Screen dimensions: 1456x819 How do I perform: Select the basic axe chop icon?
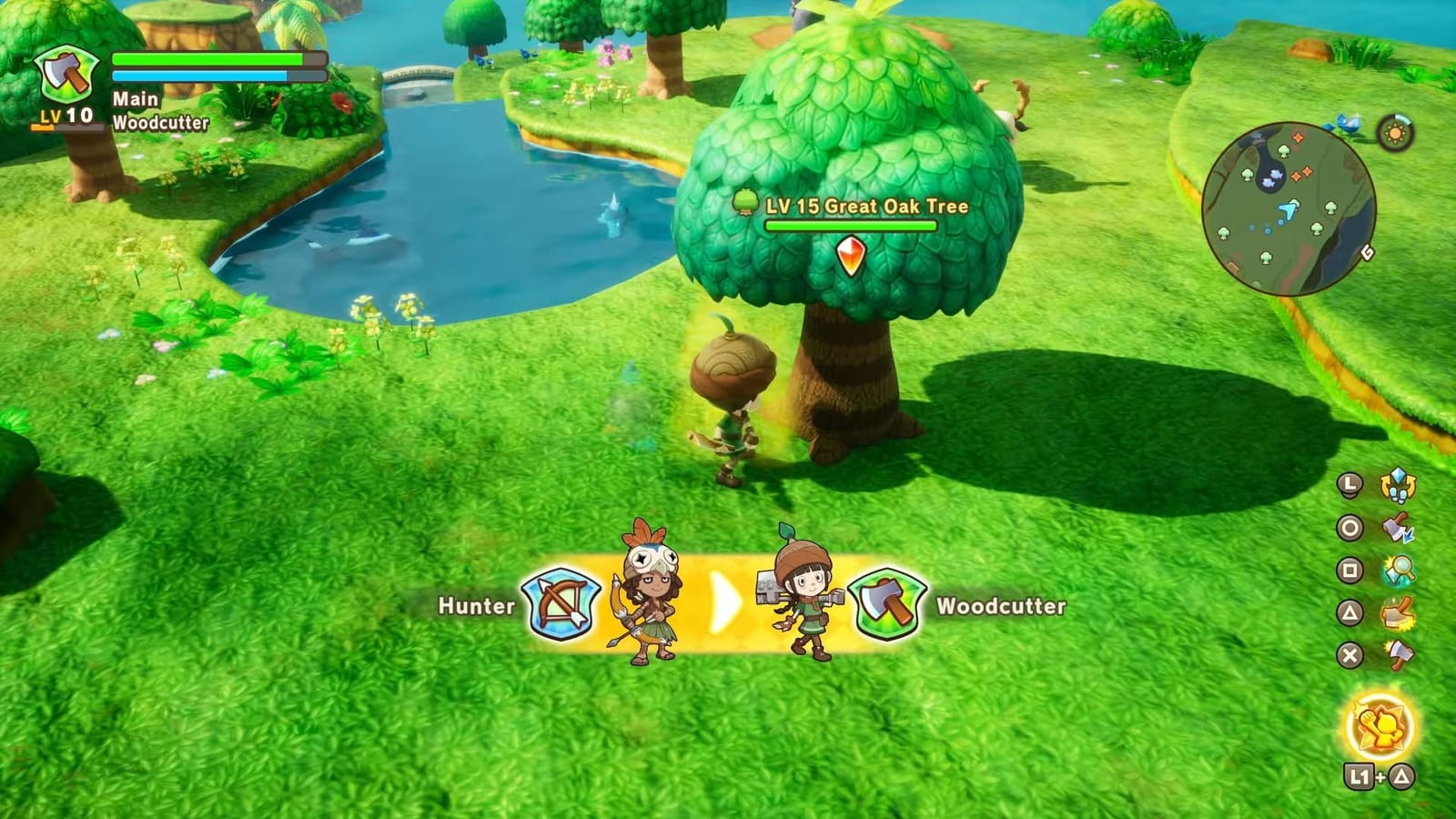[x=1400, y=653]
